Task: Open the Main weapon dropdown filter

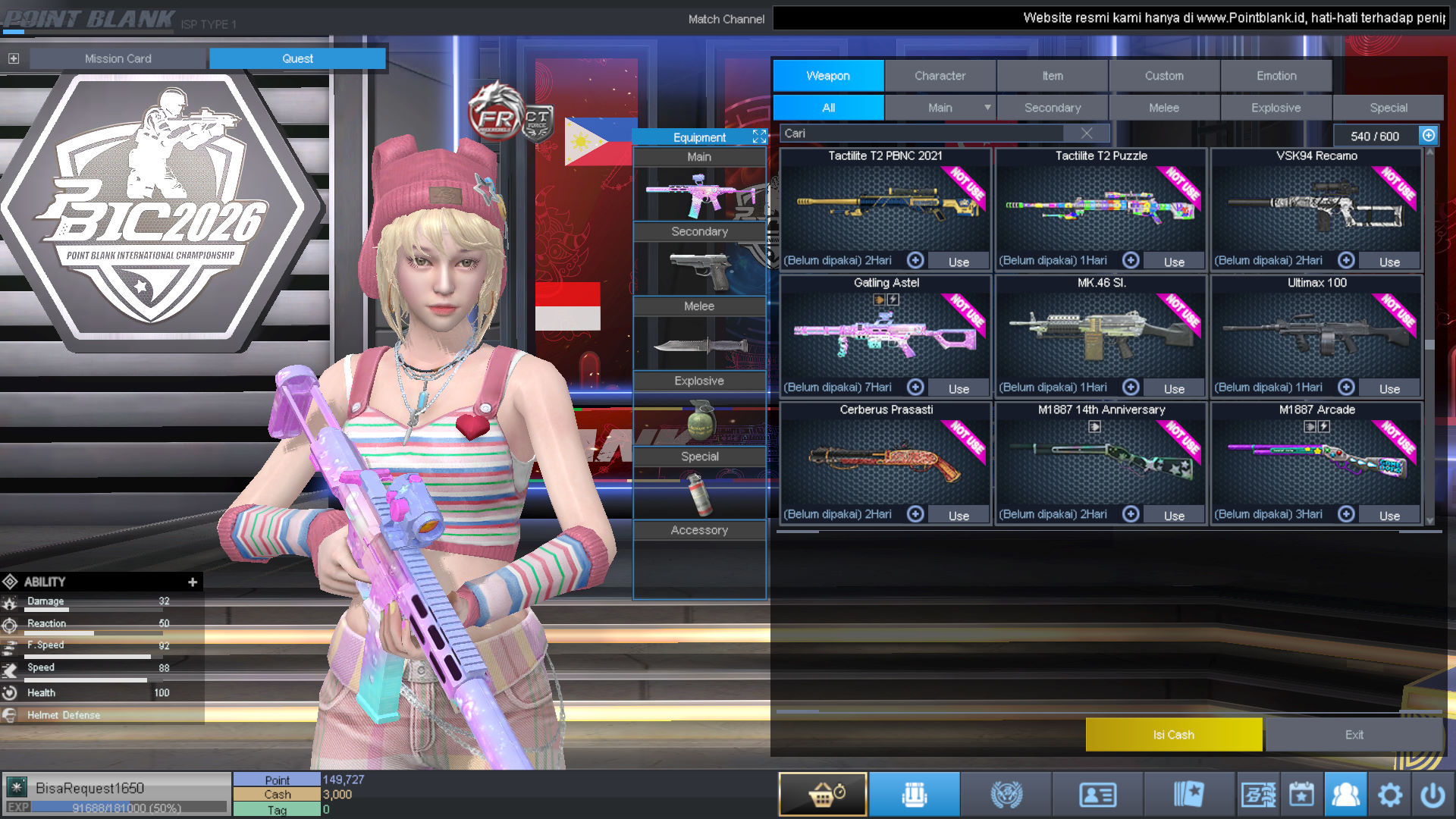Action: [x=987, y=108]
